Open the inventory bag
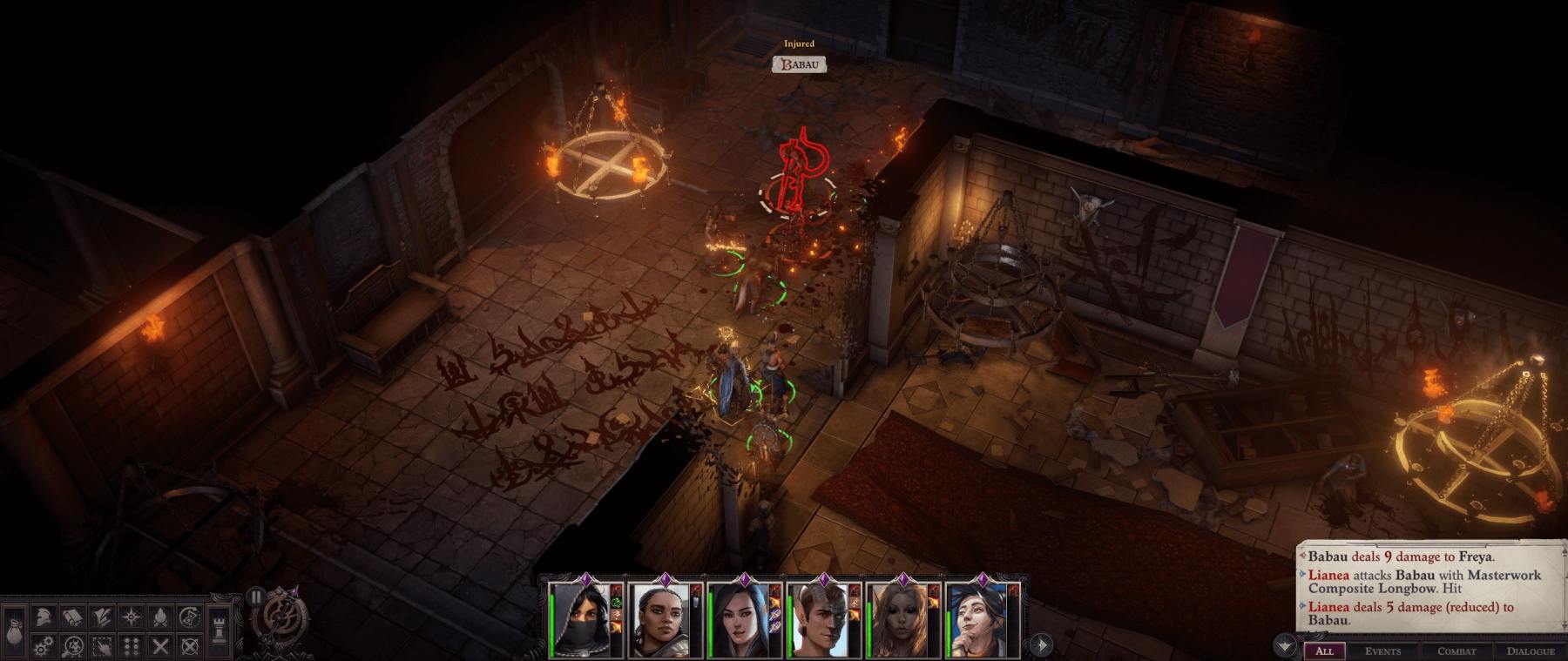1568x661 pixels. click(13, 630)
